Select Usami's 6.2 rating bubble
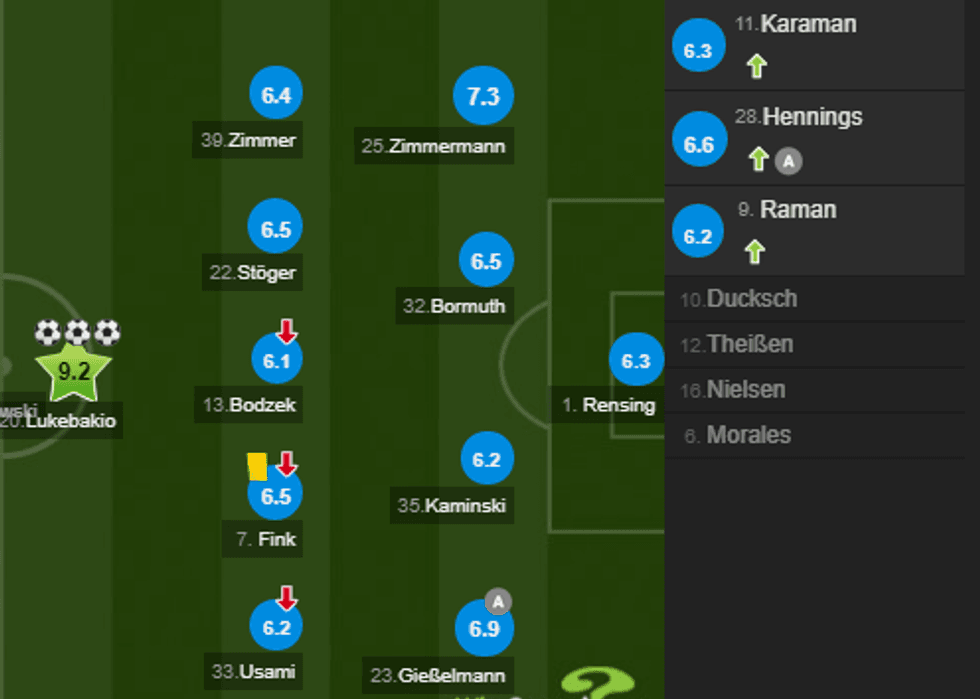Screen dimensions: 980x699 [276, 628]
